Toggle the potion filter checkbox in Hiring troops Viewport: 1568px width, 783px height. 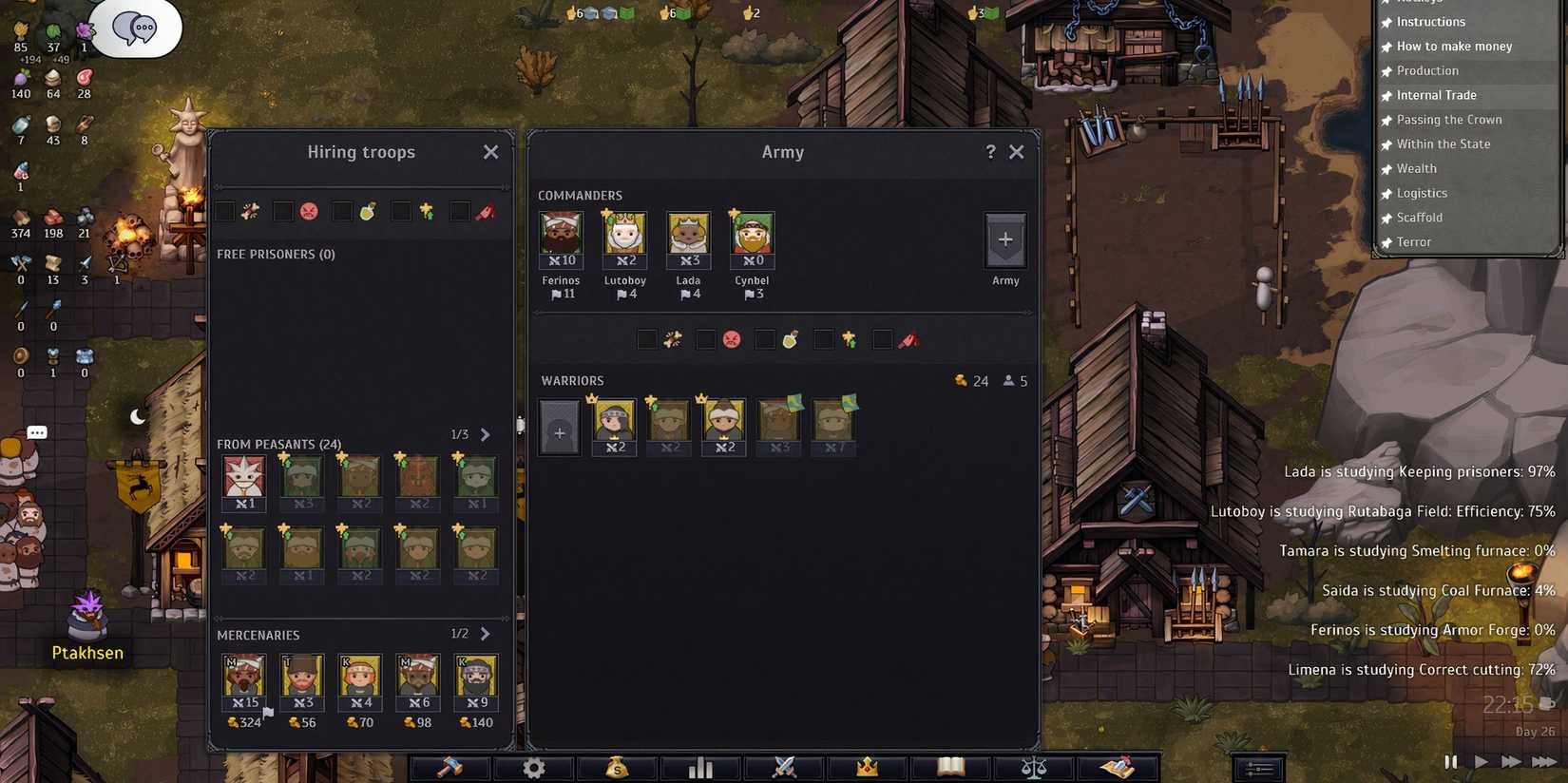(x=342, y=211)
